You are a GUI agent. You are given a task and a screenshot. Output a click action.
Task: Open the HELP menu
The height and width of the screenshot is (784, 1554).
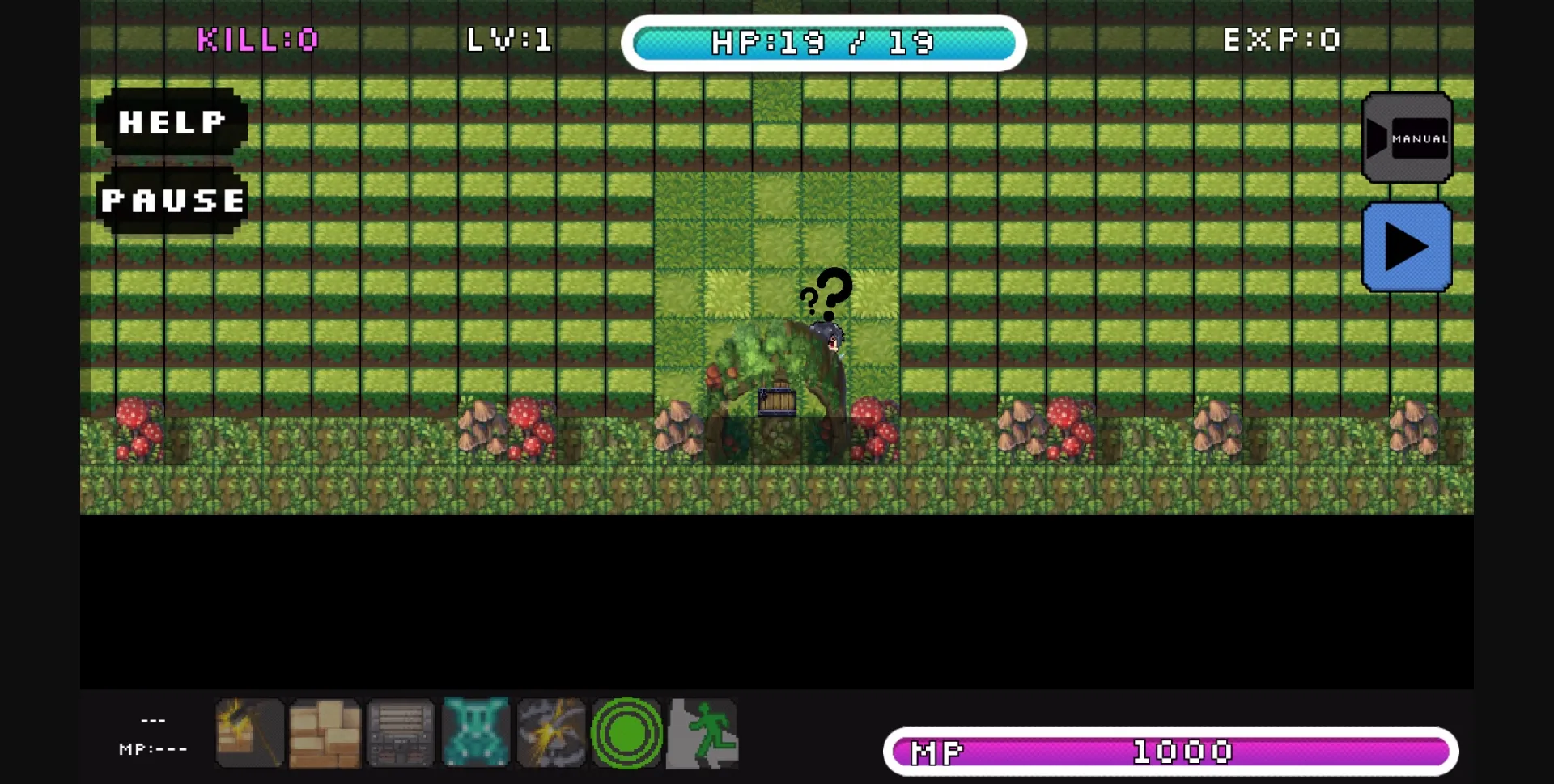click(x=170, y=122)
